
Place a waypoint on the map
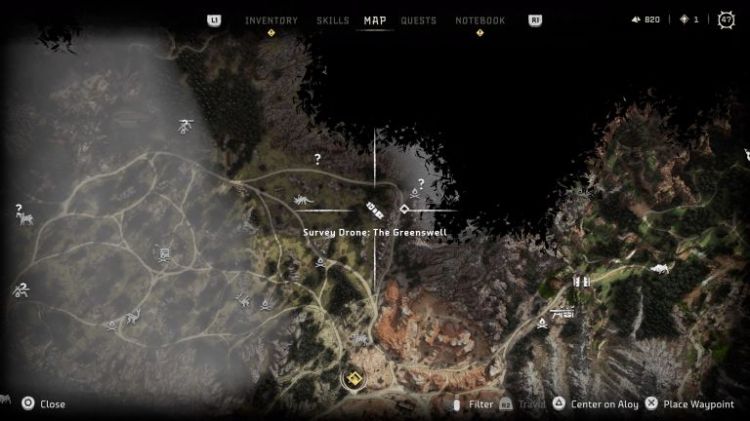(688, 404)
